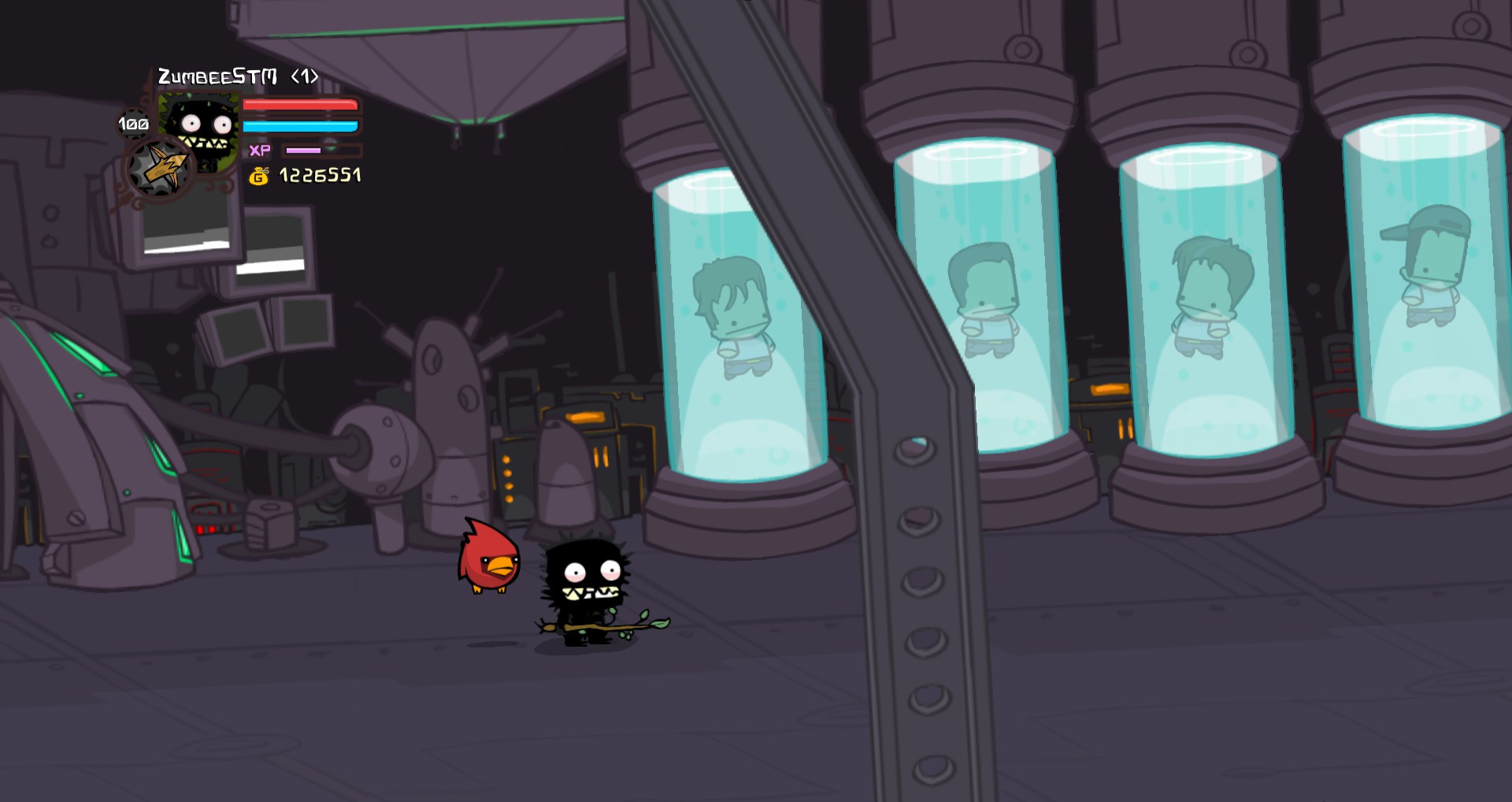Click the blue magic bar
This screenshot has width=1512, height=802.
[x=302, y=126]
